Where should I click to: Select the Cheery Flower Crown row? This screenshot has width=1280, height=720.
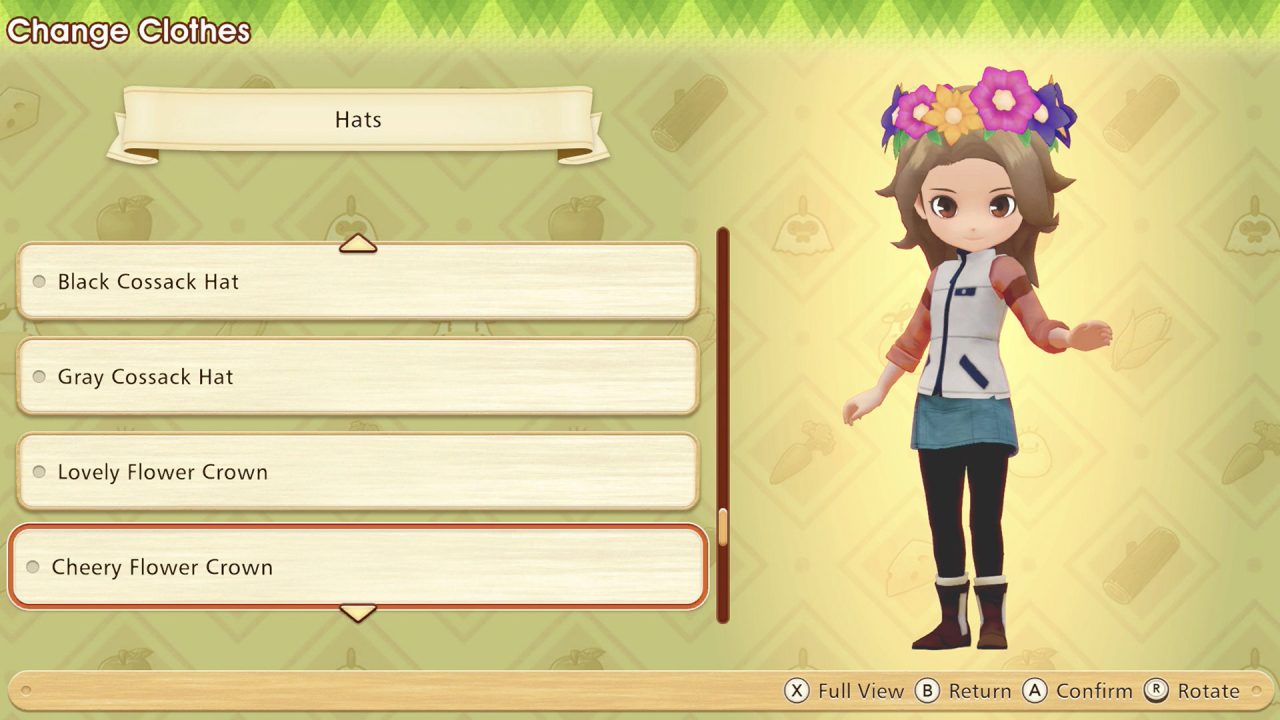pyautogui.click(x=357, y=567)
